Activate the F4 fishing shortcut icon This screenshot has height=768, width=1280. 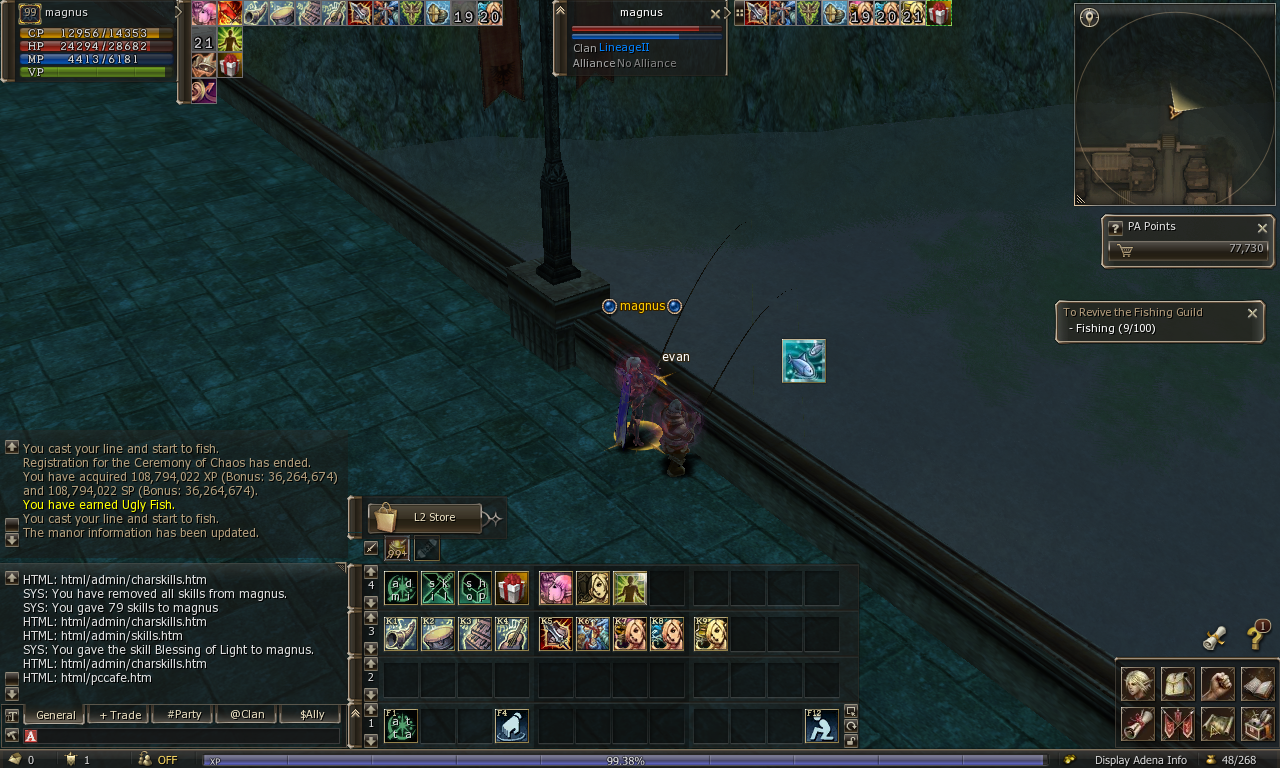point(512,725)
